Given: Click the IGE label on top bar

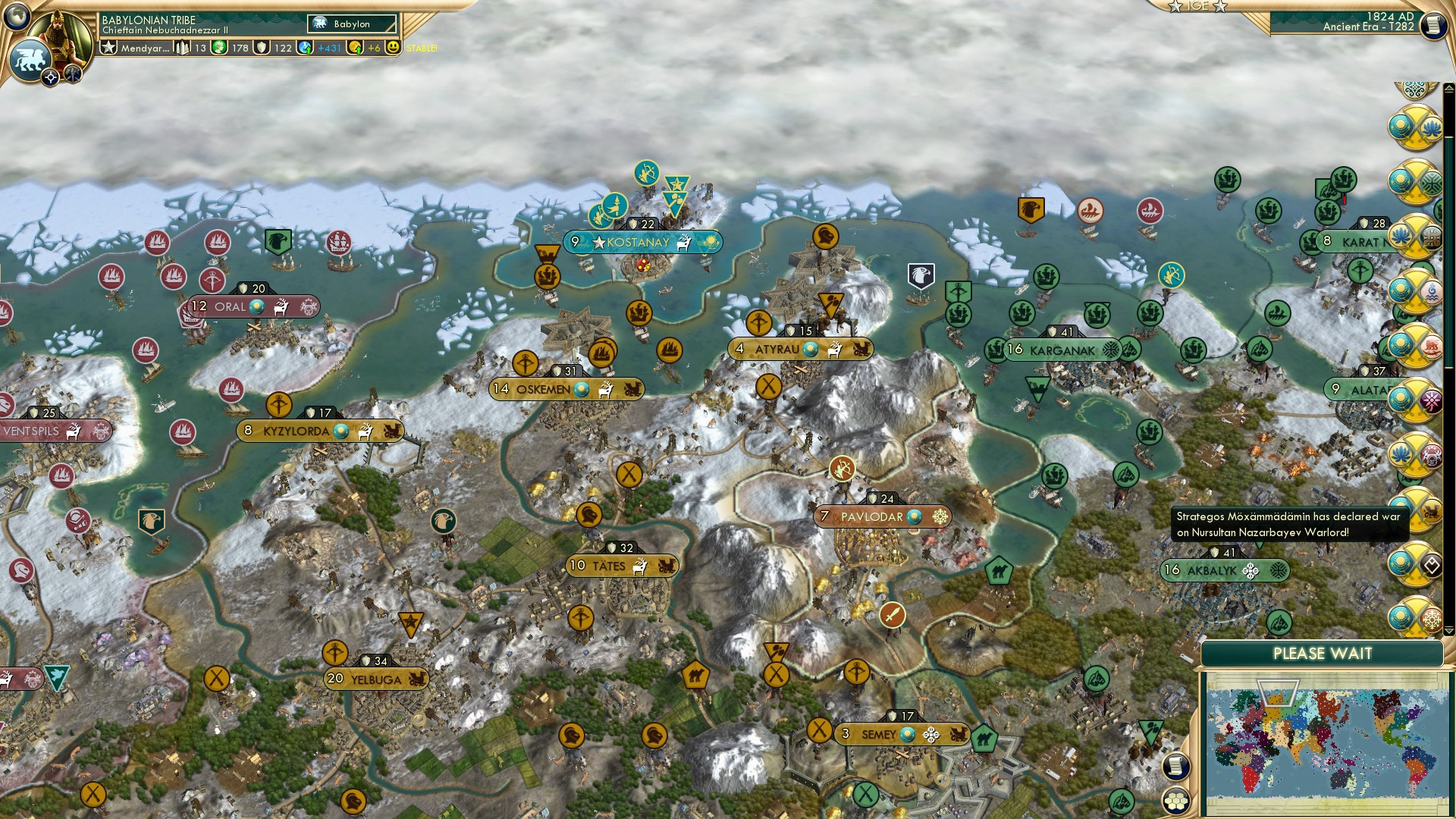Looking at the screenshot, I should pos(1197,6).
